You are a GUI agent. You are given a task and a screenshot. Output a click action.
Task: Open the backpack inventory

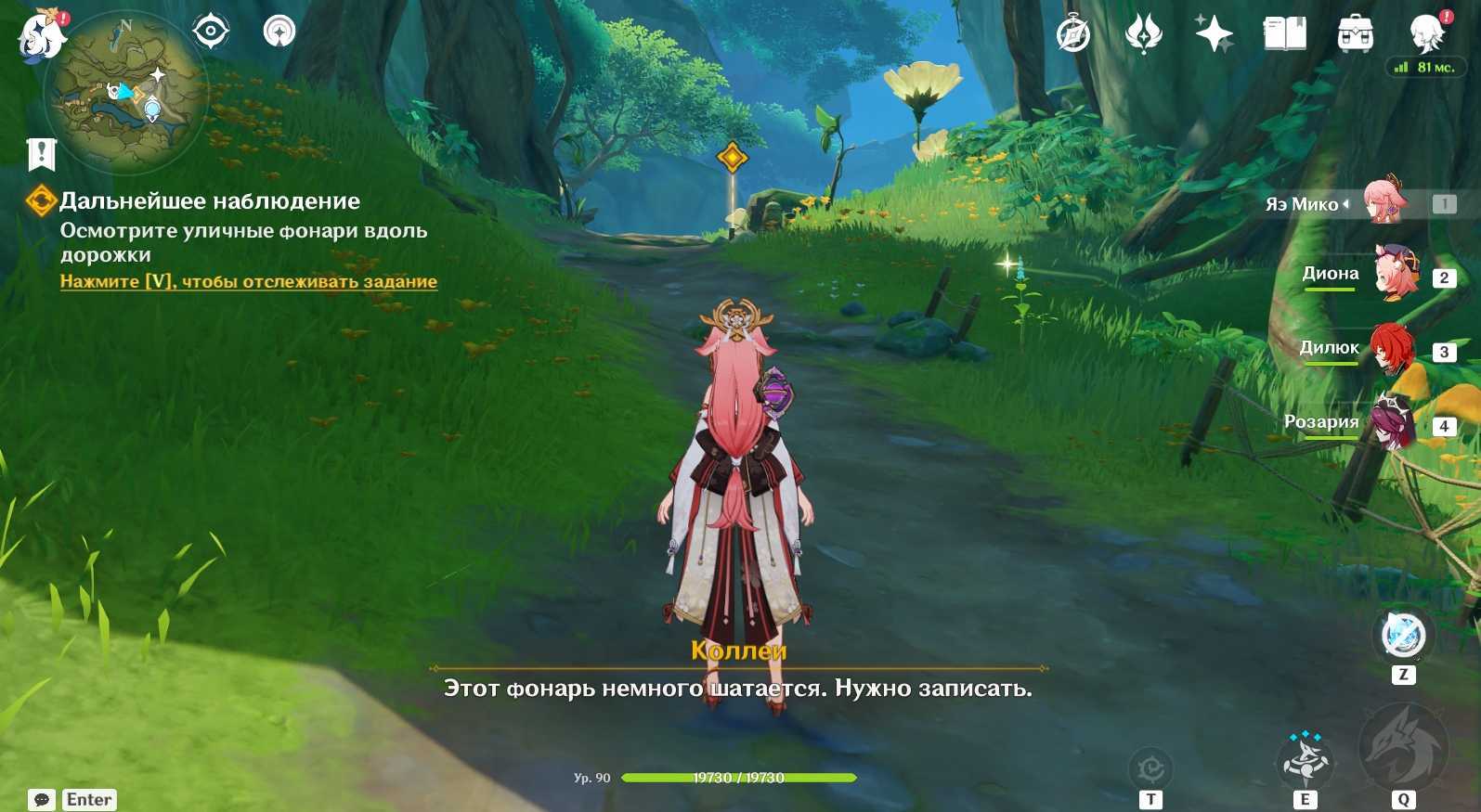(1355, 35)
